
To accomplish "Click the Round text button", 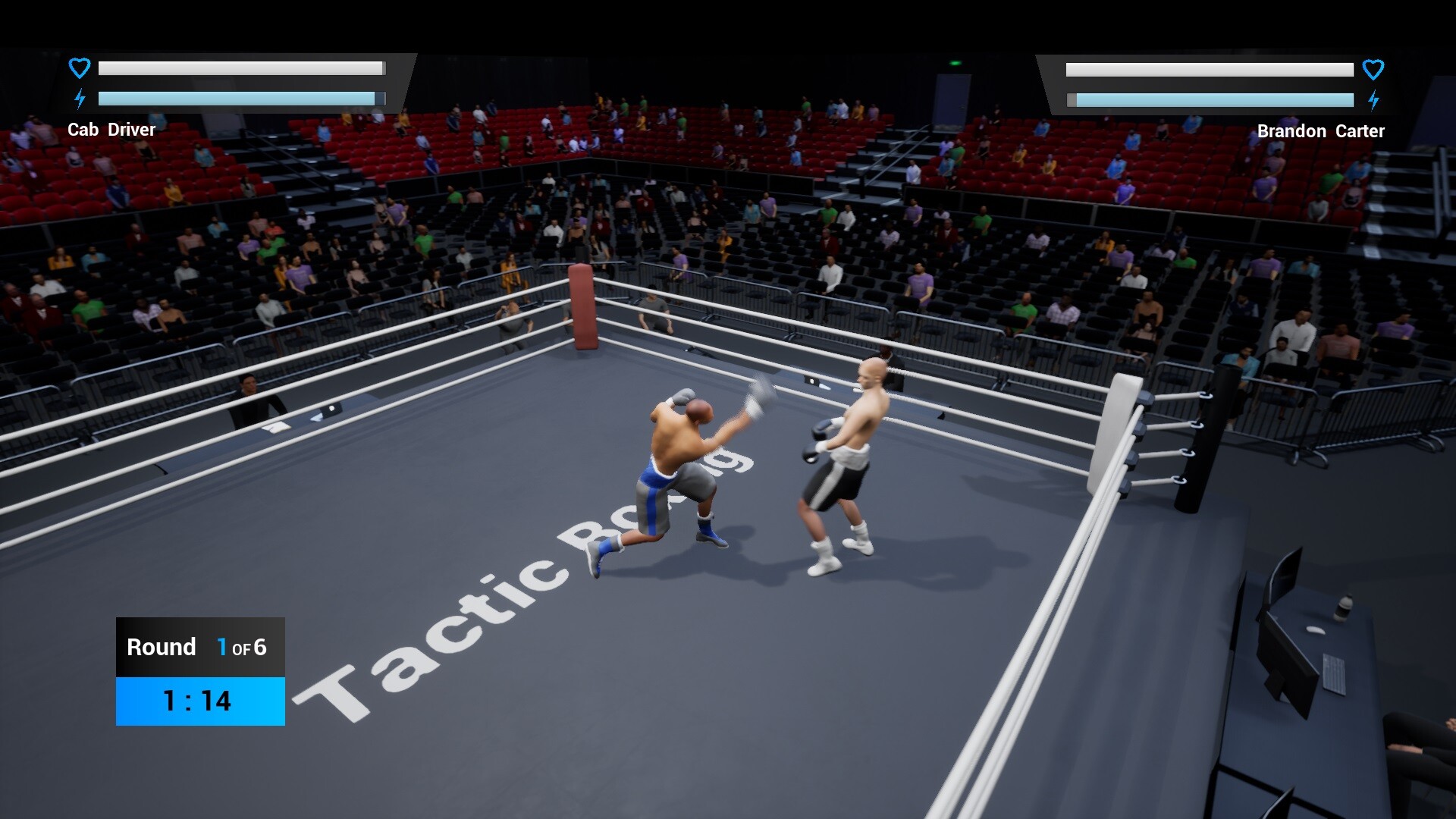I will (x=160, y=647).
